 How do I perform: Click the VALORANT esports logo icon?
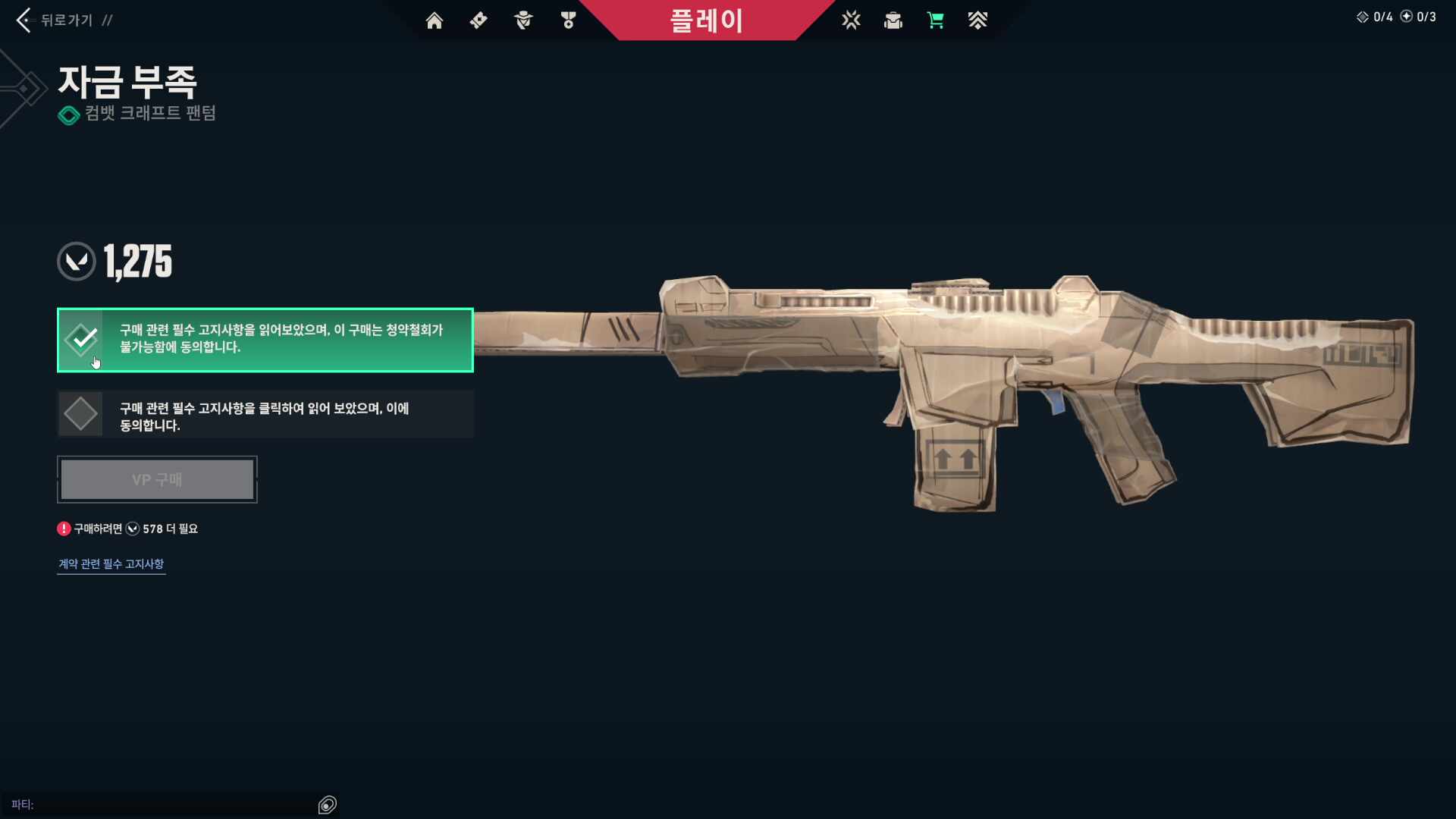852,20
